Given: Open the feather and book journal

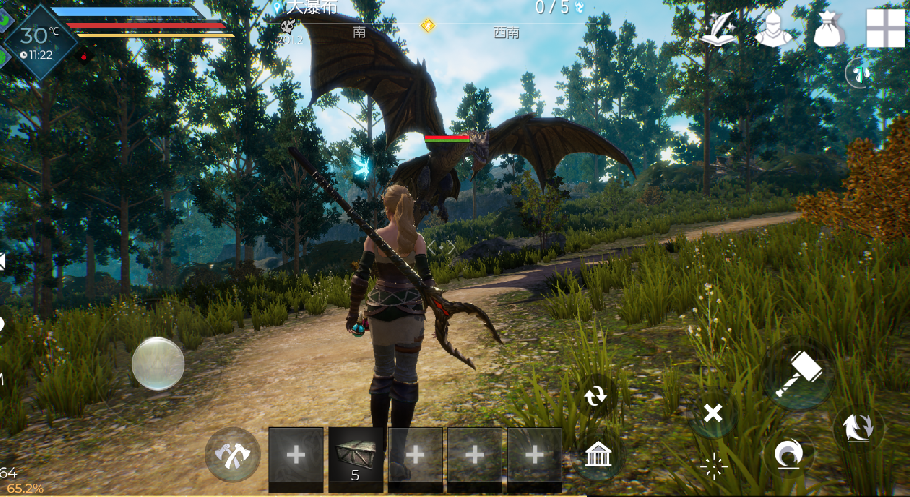Looking at the screenshot, I should [x=719, y=28].
